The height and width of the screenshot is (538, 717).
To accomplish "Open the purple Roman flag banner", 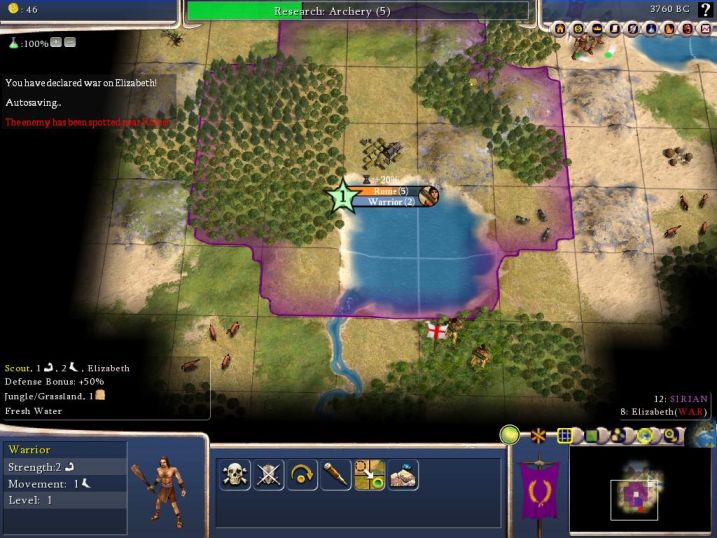I will (x=540, y=490).
